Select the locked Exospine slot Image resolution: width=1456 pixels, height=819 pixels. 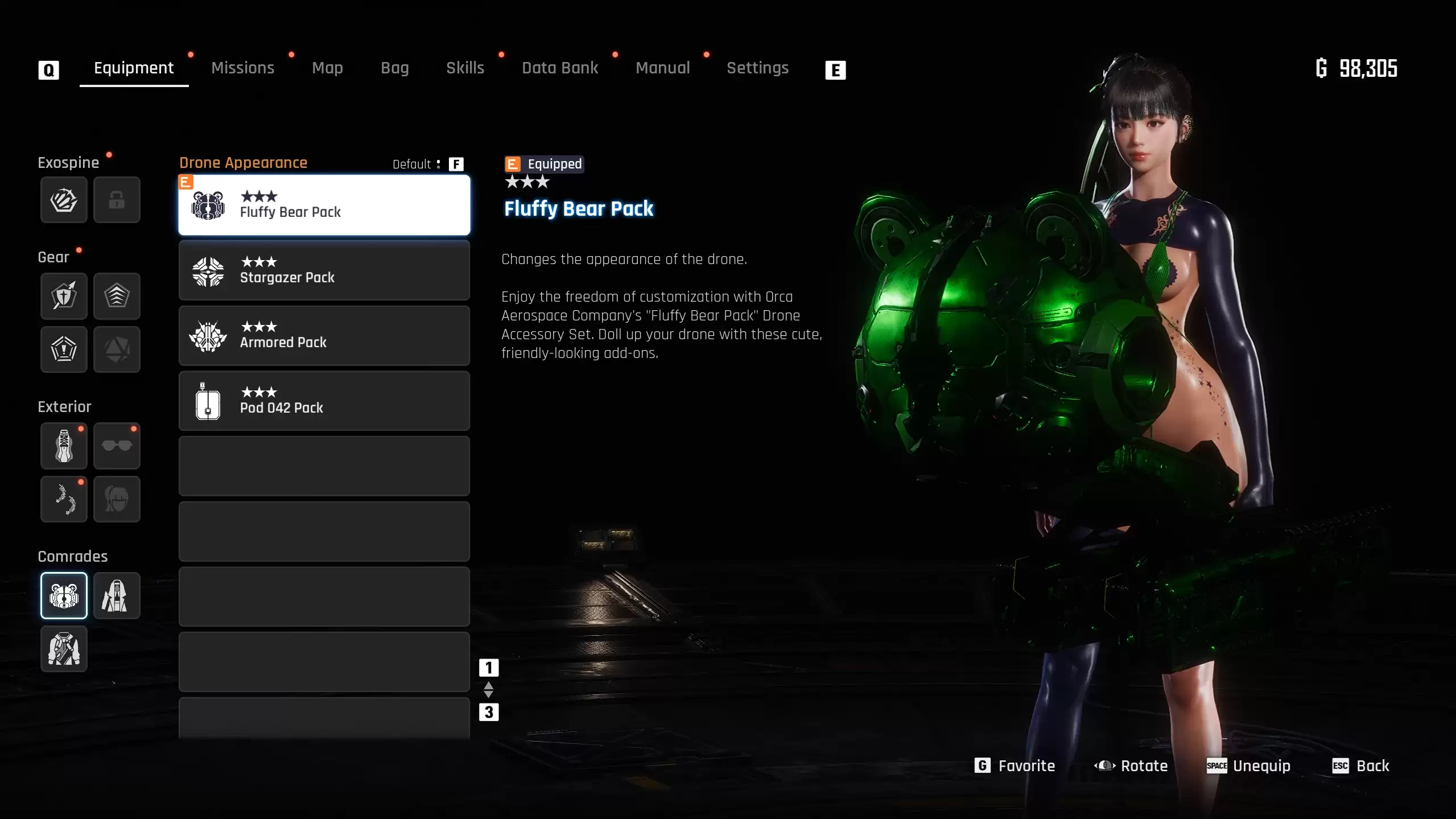pyautogui.click(x=117, y=200)
